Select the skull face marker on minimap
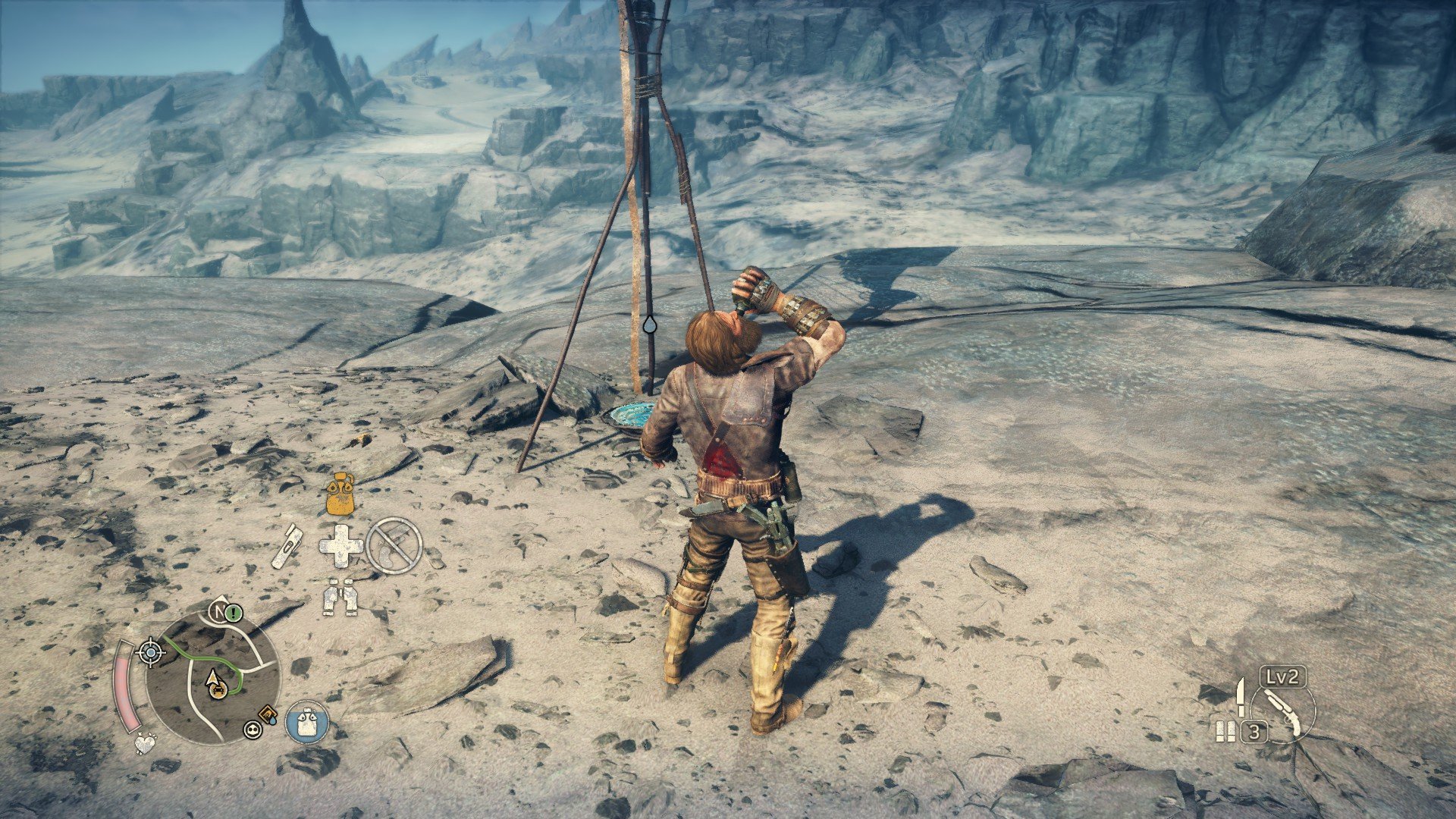1456x819 pixels. coord(251,730)
